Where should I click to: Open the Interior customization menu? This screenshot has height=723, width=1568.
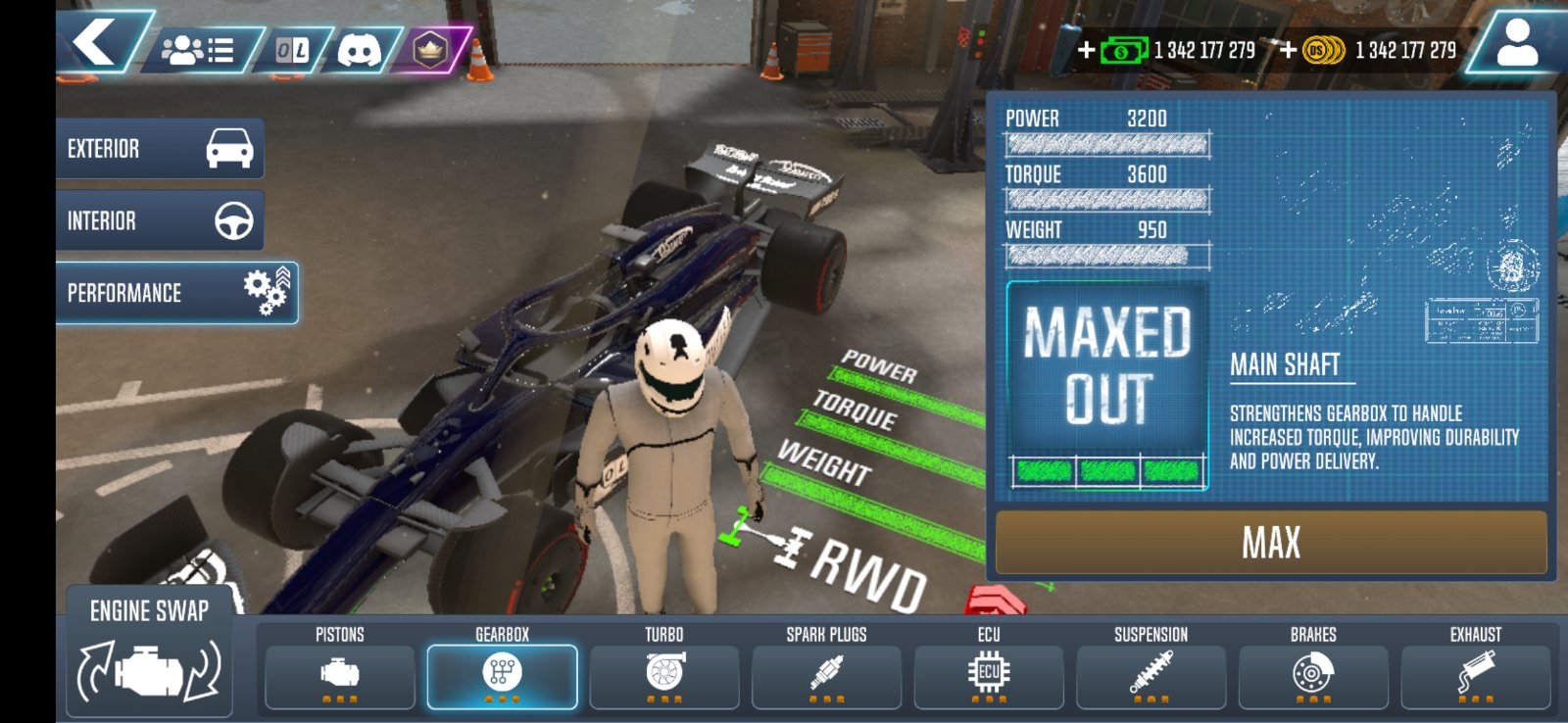[160, 221]
